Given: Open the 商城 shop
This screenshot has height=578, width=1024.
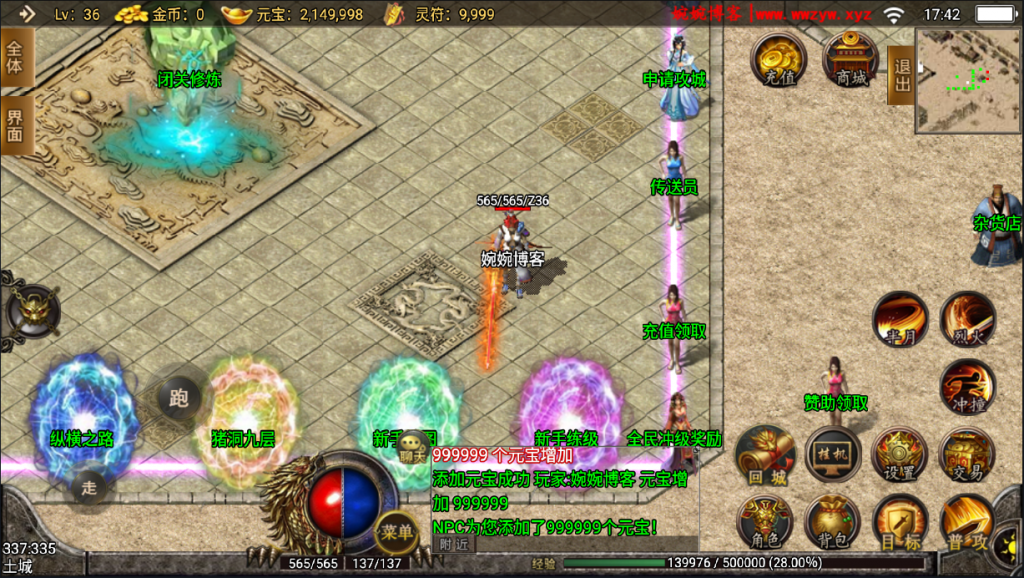Looking at the screenshot, I should point(851,59).
